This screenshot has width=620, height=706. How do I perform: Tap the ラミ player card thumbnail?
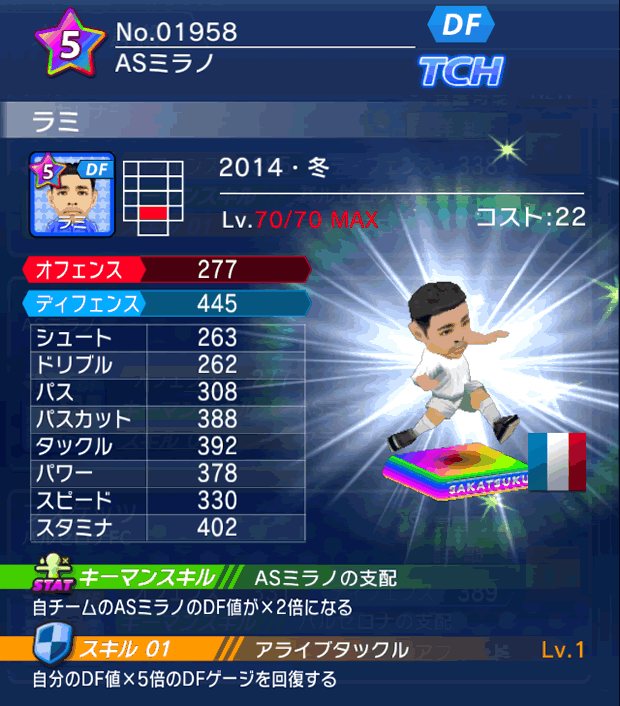coord(72,195)
